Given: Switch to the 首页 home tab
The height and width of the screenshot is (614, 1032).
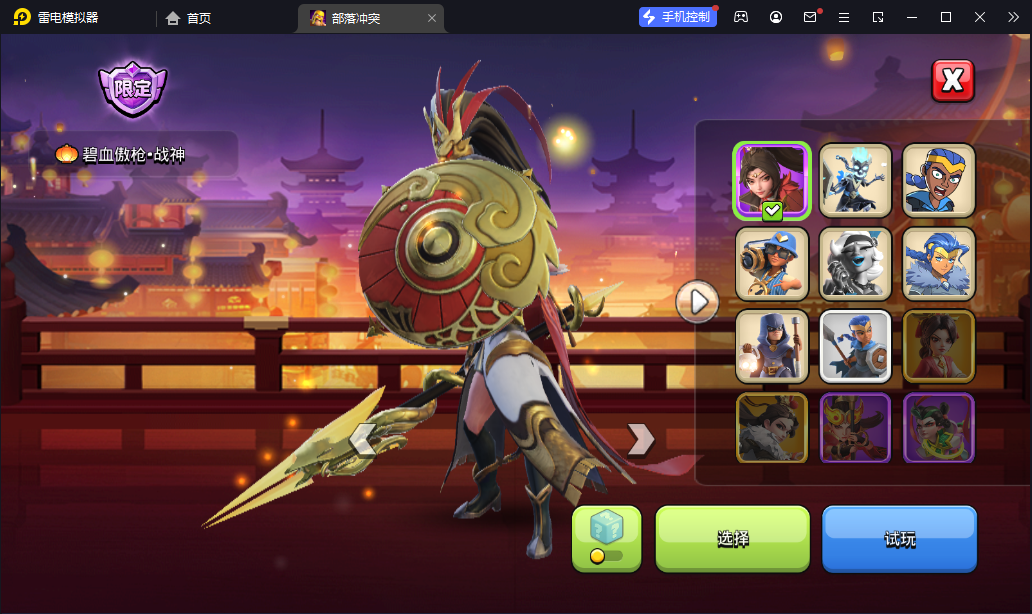Looking at the screenshot, I should (189, 18).
